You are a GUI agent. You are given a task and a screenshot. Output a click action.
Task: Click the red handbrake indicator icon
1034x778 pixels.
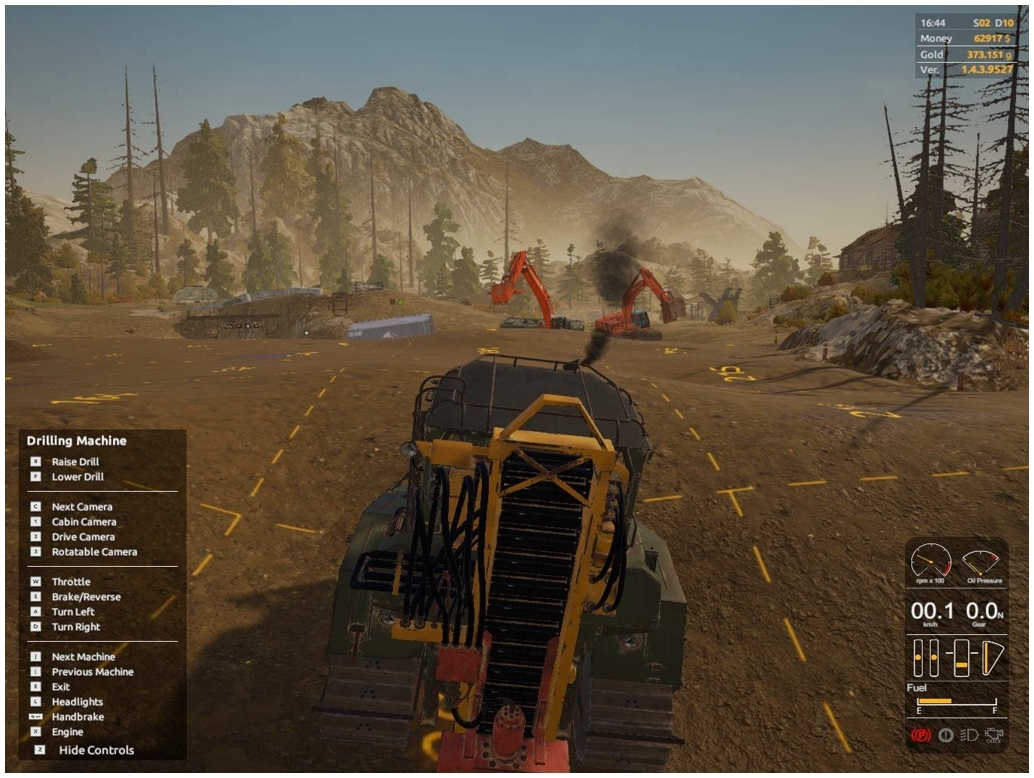click(923, 735)
